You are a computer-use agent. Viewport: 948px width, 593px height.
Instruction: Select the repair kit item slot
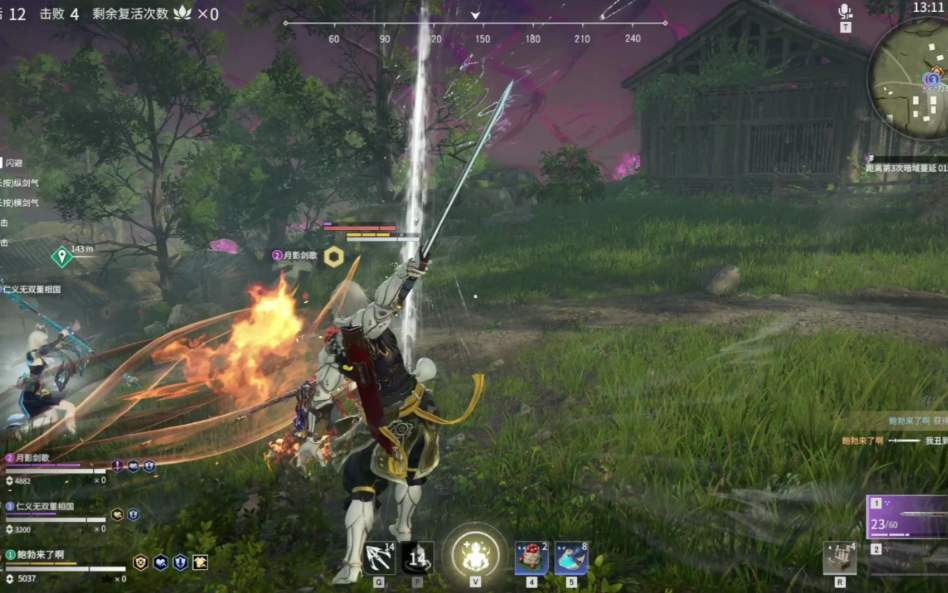pos(839,558)
